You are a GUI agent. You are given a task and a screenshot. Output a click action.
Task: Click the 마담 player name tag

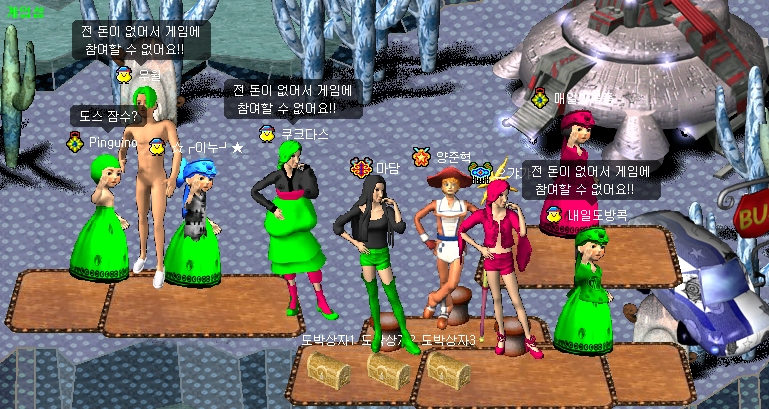pos(387,168)
